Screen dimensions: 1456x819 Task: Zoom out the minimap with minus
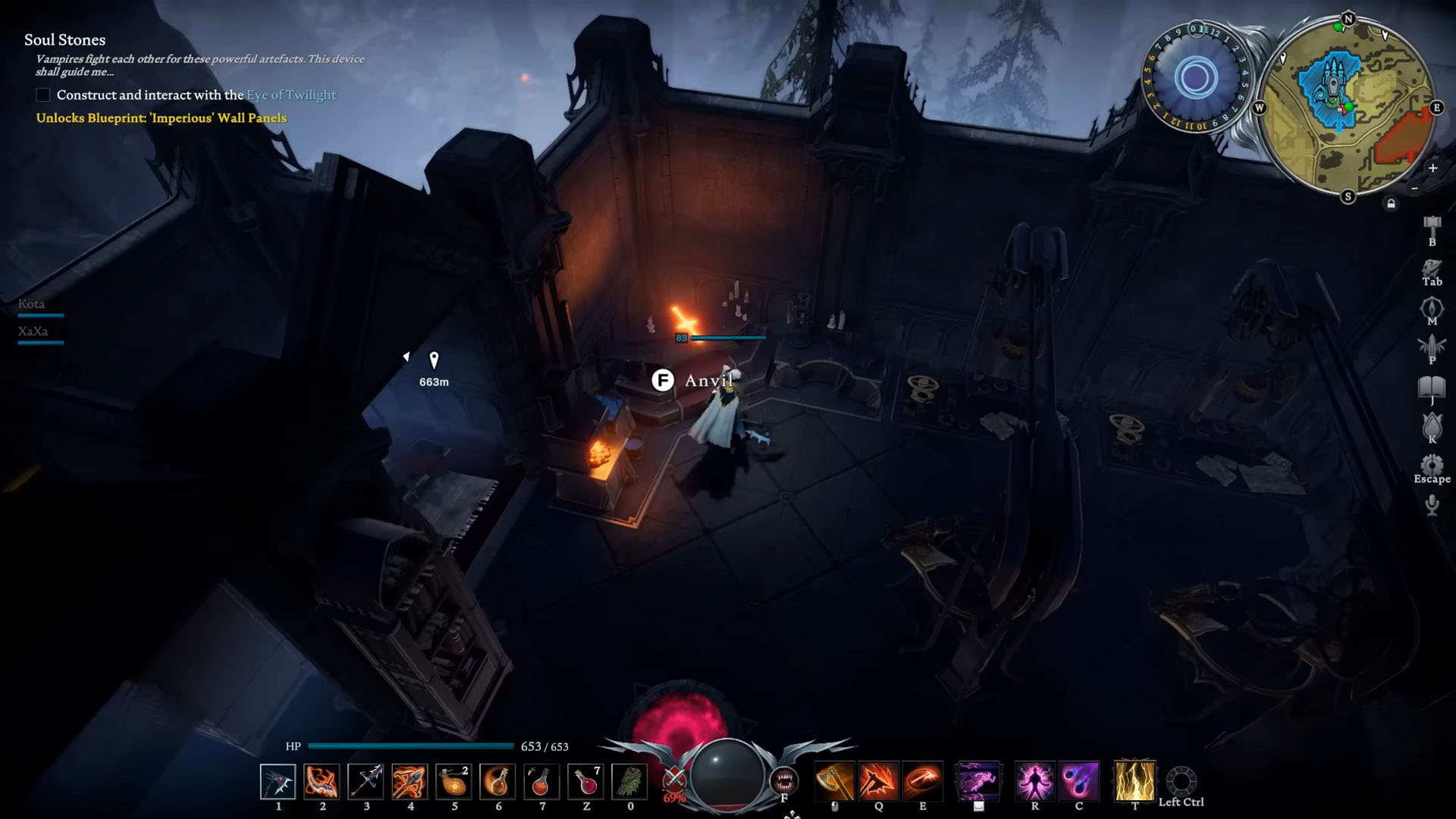pos(1414,188)
